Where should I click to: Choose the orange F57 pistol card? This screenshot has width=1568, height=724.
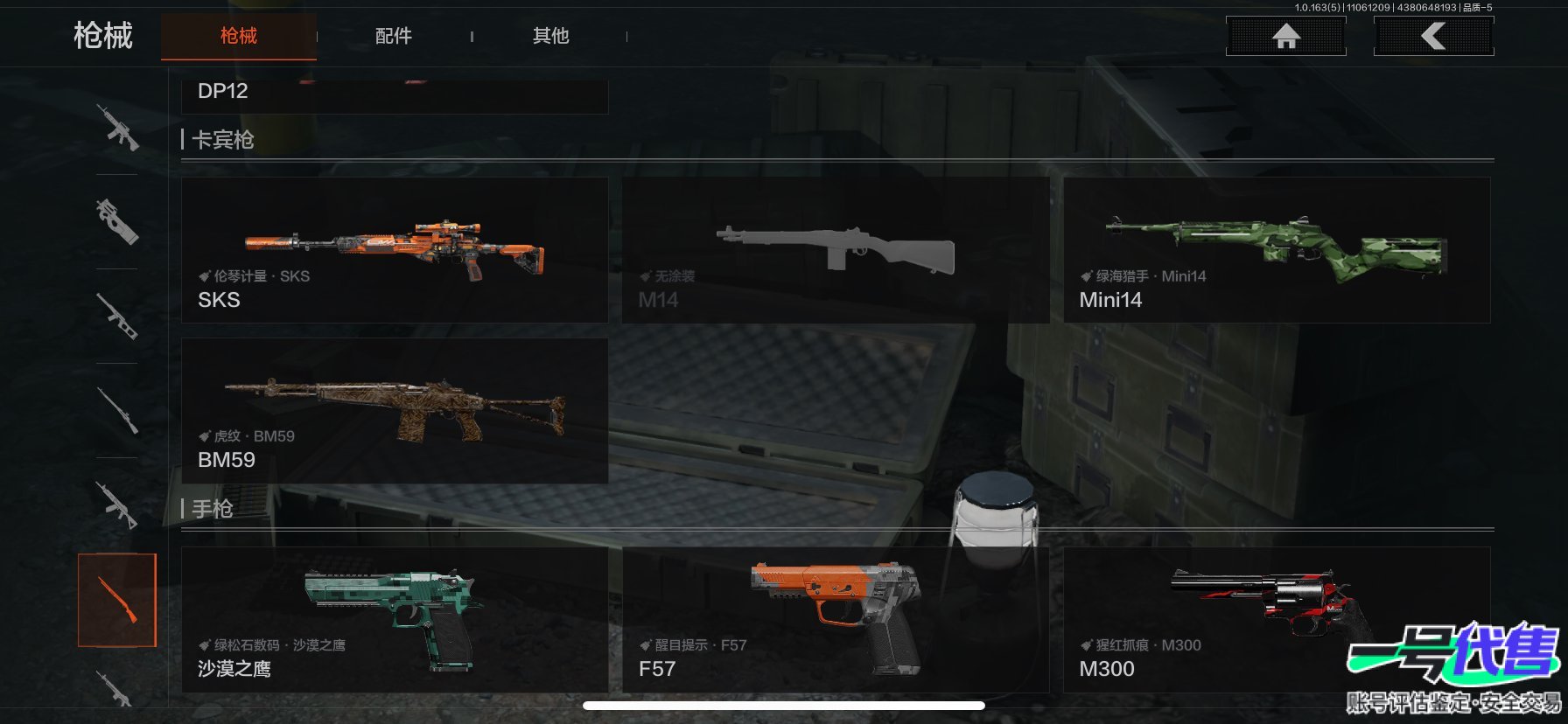tap(835, 620)
